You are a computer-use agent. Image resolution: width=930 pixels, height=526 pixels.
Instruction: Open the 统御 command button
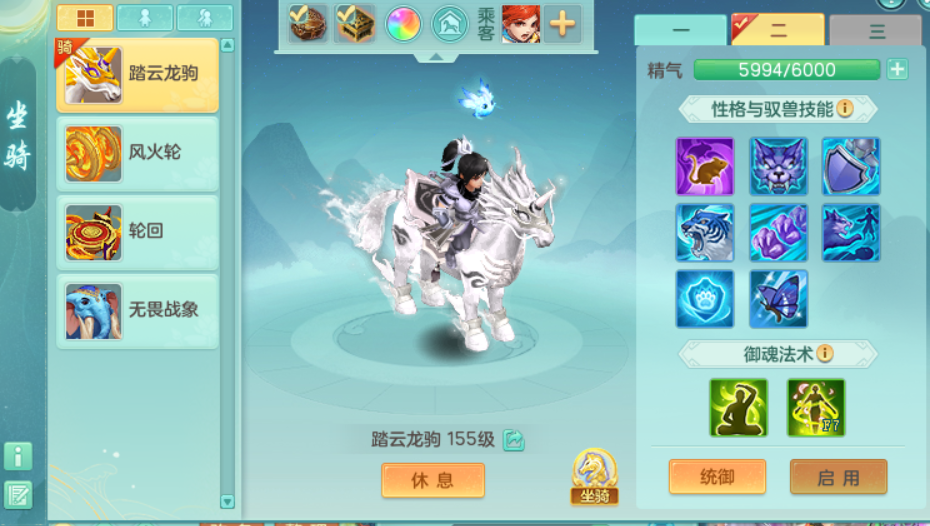click(717, 477)
